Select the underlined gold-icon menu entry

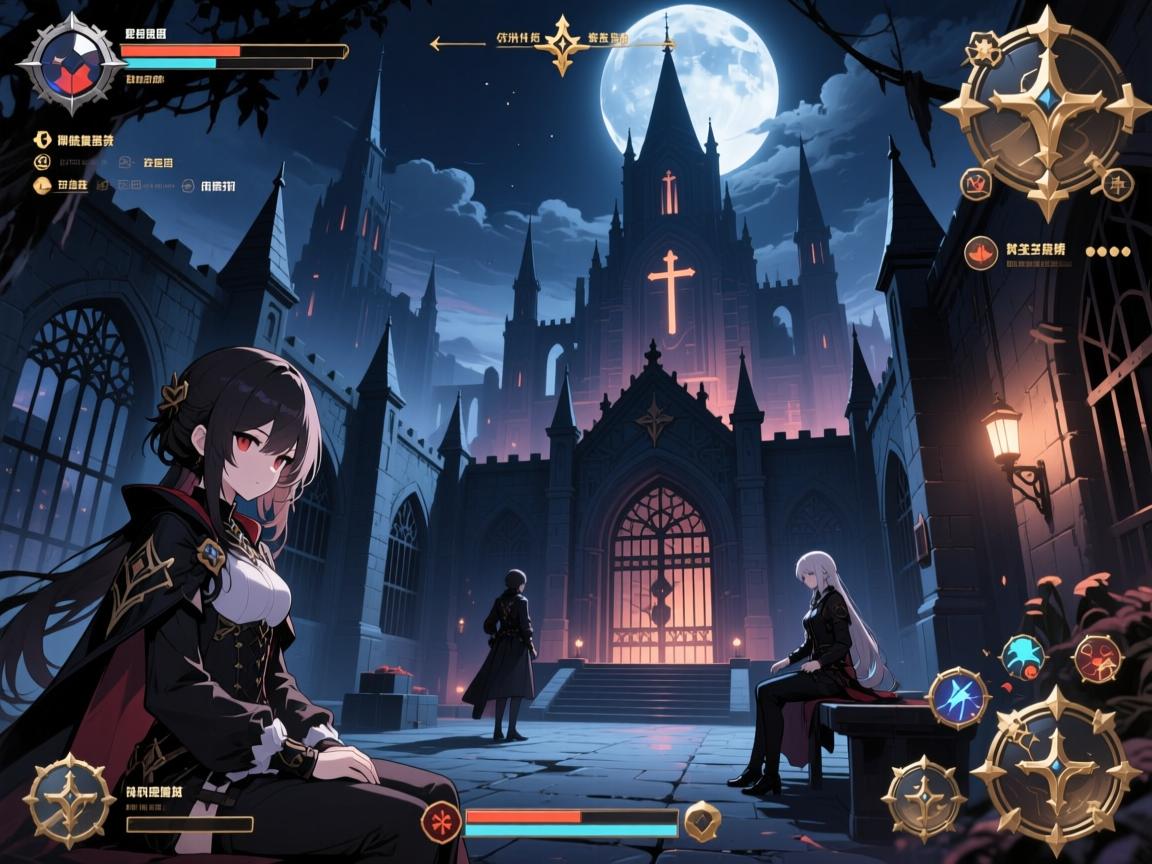point(43,185)
